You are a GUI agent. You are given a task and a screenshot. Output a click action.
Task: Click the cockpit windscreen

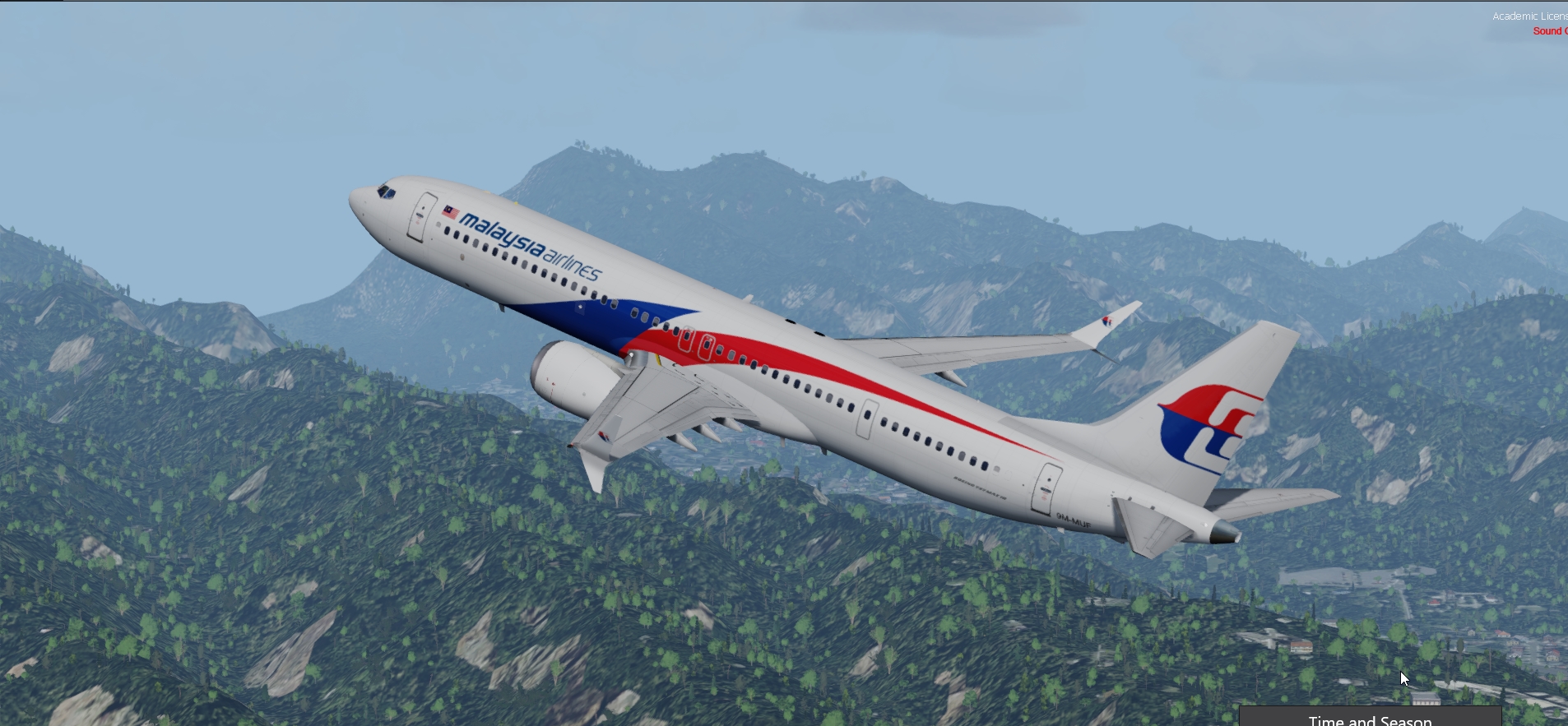pos(384,192)
